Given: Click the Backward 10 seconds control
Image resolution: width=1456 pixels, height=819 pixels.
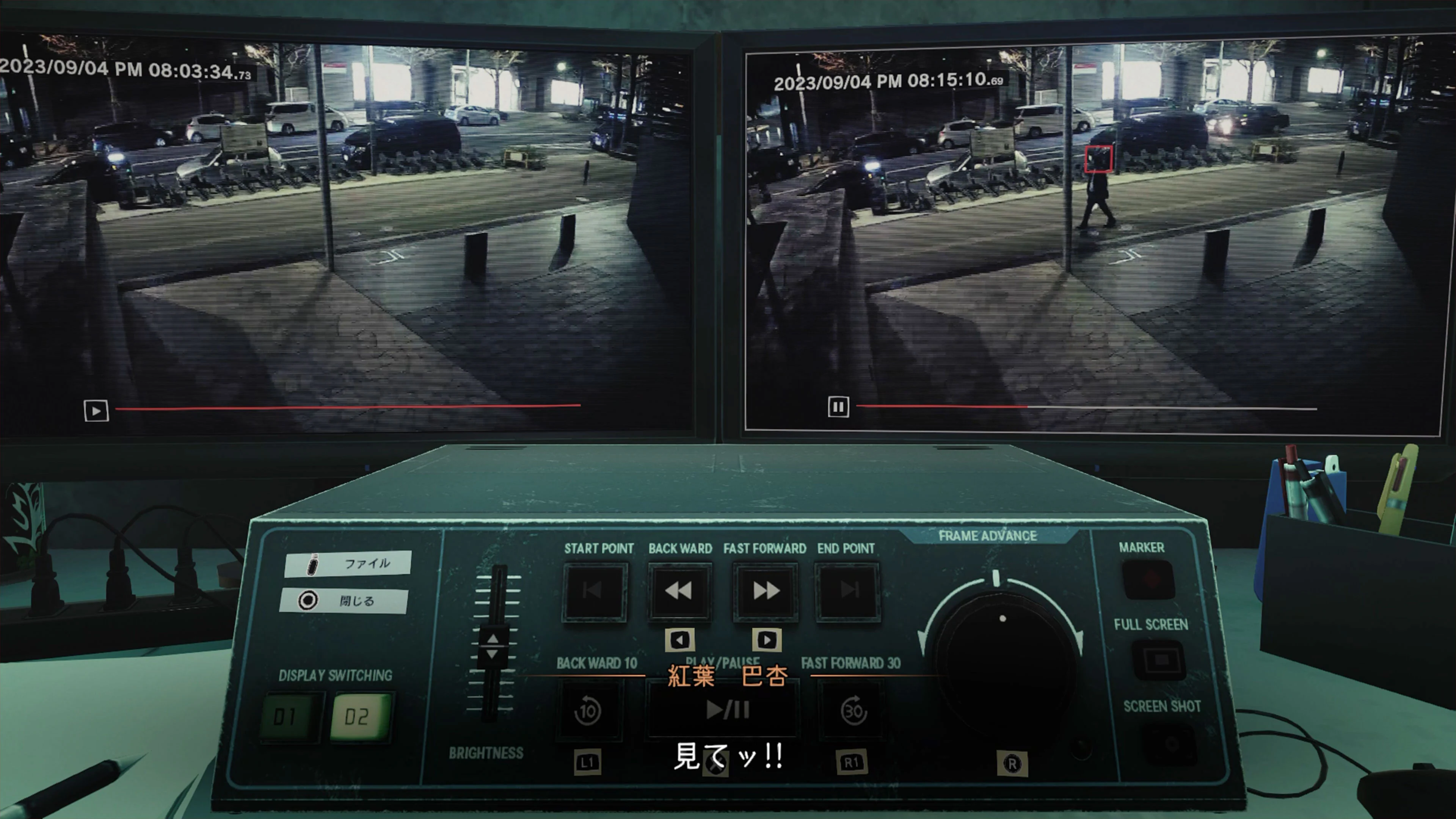Looking at the screenshot, I should click(x=588, y=711).
